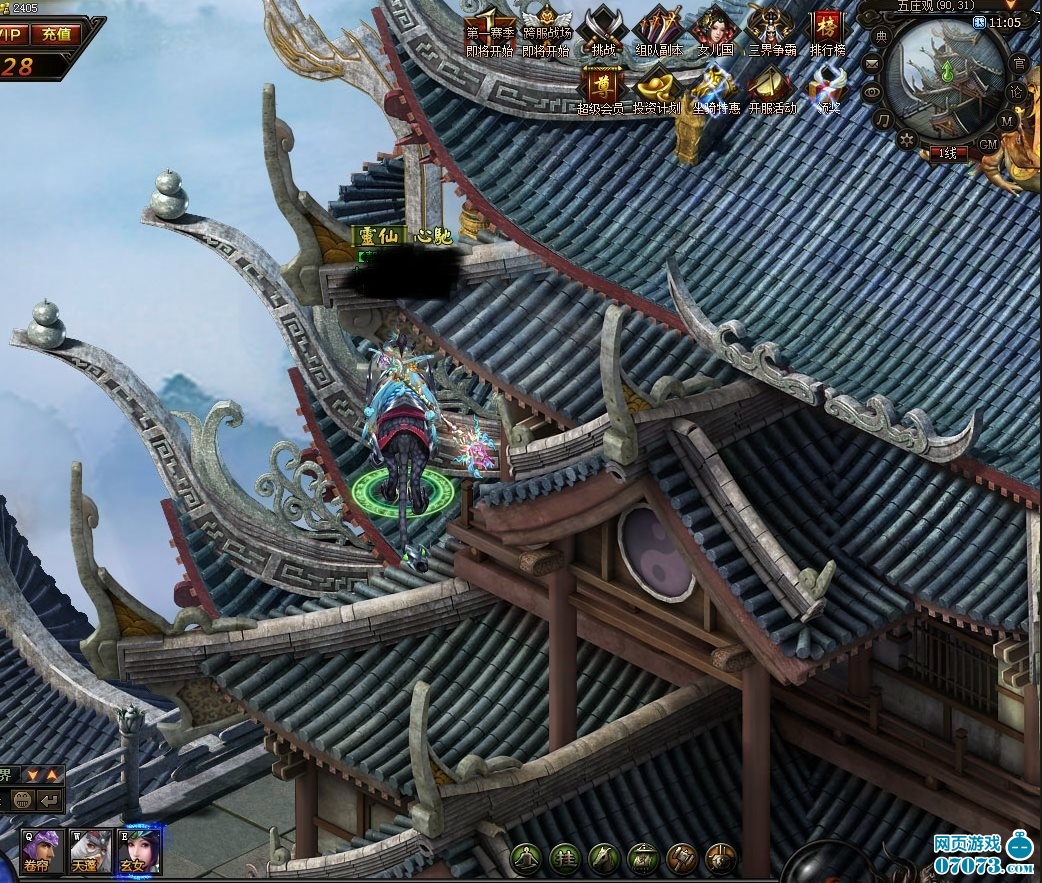Open the 超级会员 super member icon
Viewport: 1042px width, 883px height.
601,86
